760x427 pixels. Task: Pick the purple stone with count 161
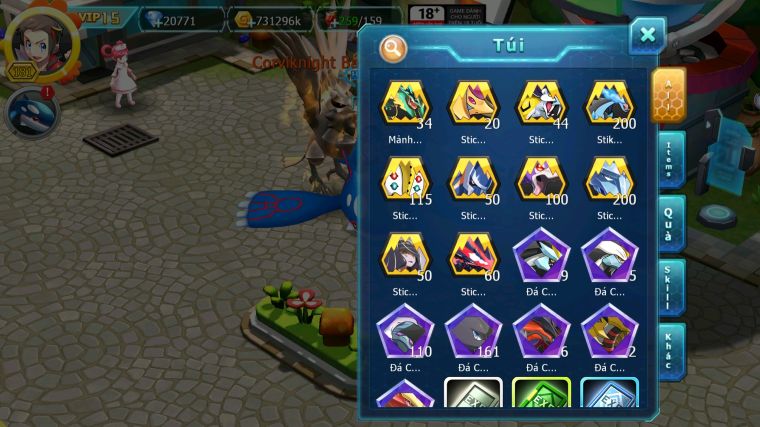tap(473, 331)
